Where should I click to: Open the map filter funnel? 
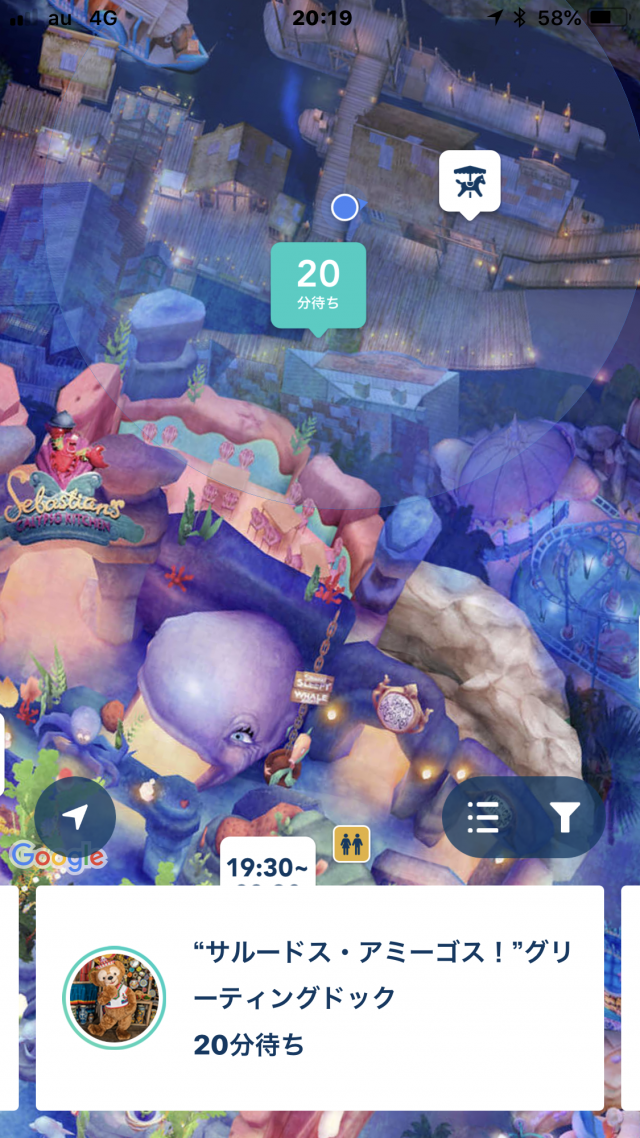[x=565, y=818]
